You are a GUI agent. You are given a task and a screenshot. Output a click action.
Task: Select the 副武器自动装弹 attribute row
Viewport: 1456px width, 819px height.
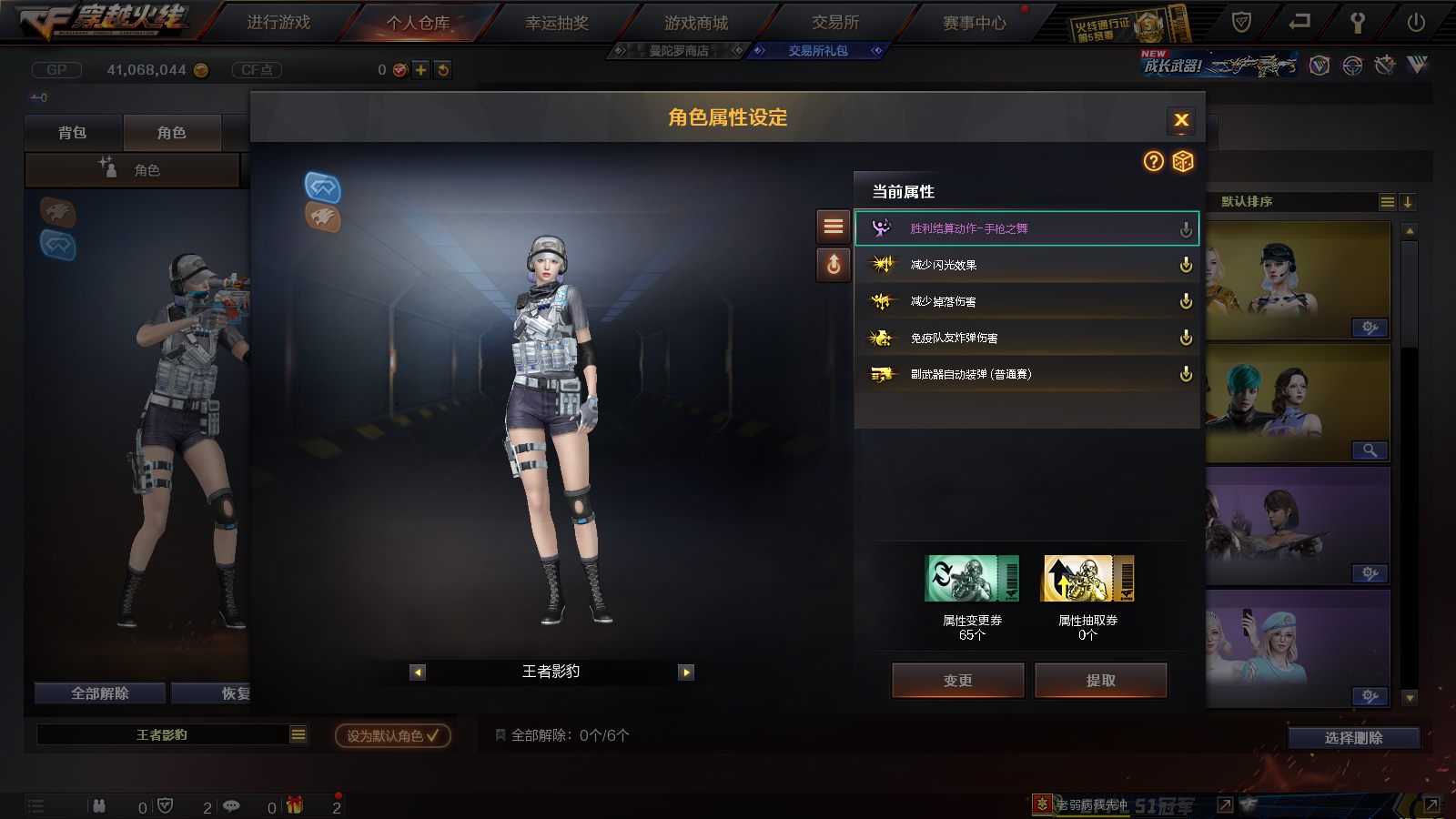point(1026,374)
